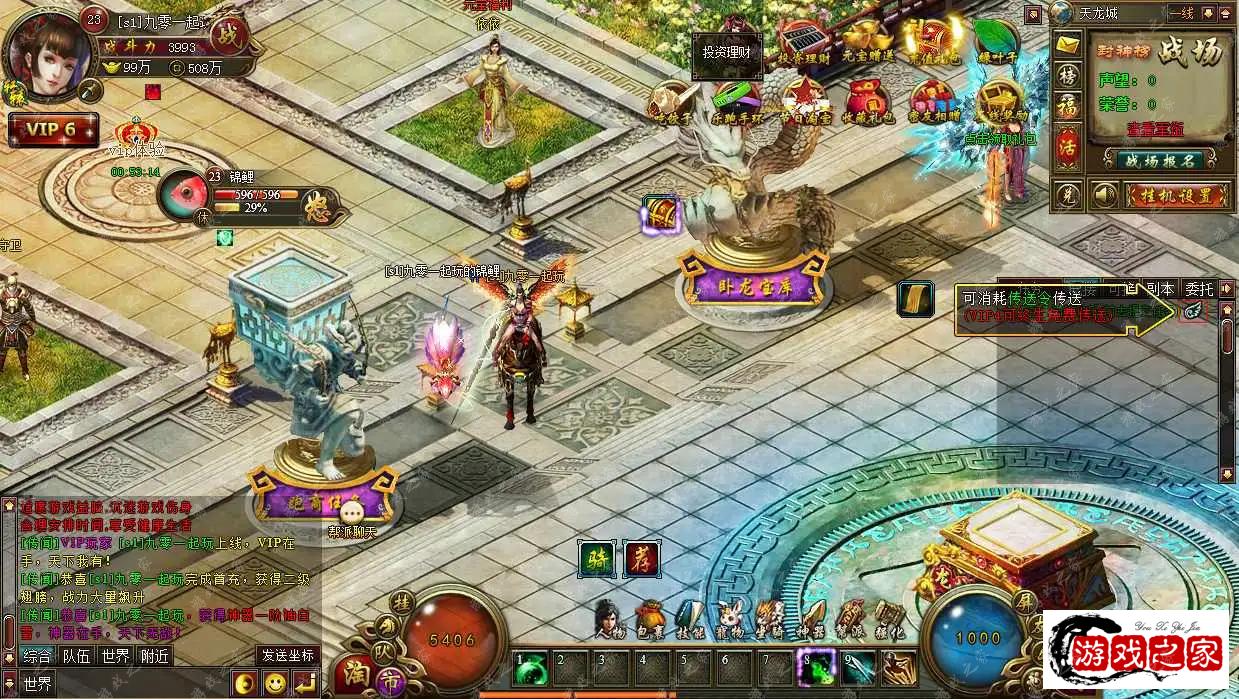Activate the green skill in slot 1
The height and width of the screenshot is (699, 1239).
pos(532,666)
